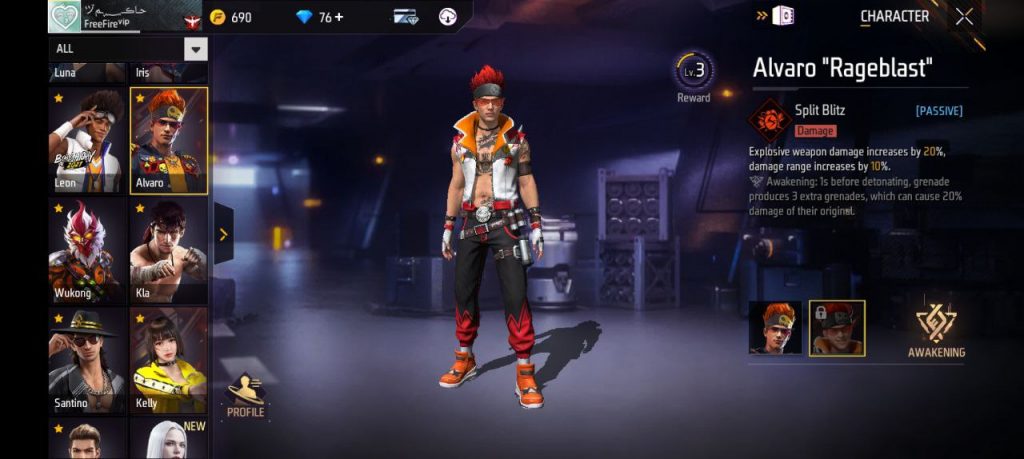Open the ALL character filter dropdown
The height and width of the screenshot is (459, 1024).
point(196,49)
